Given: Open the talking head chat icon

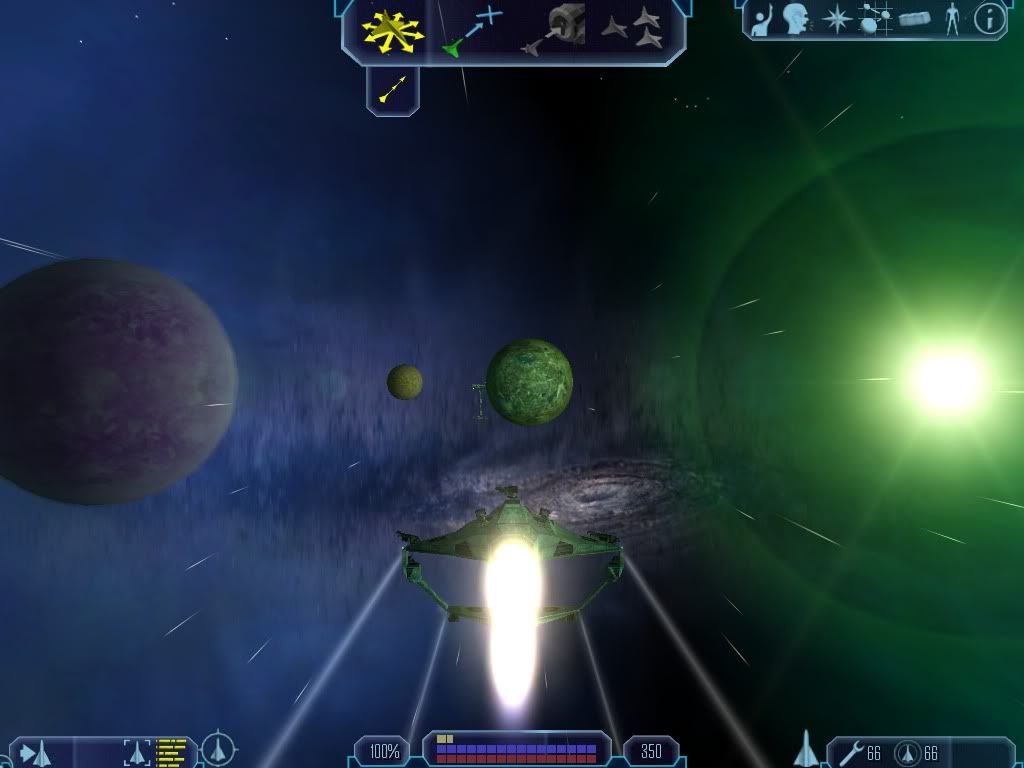Looking at the screenshot, I should click(796, 19).
